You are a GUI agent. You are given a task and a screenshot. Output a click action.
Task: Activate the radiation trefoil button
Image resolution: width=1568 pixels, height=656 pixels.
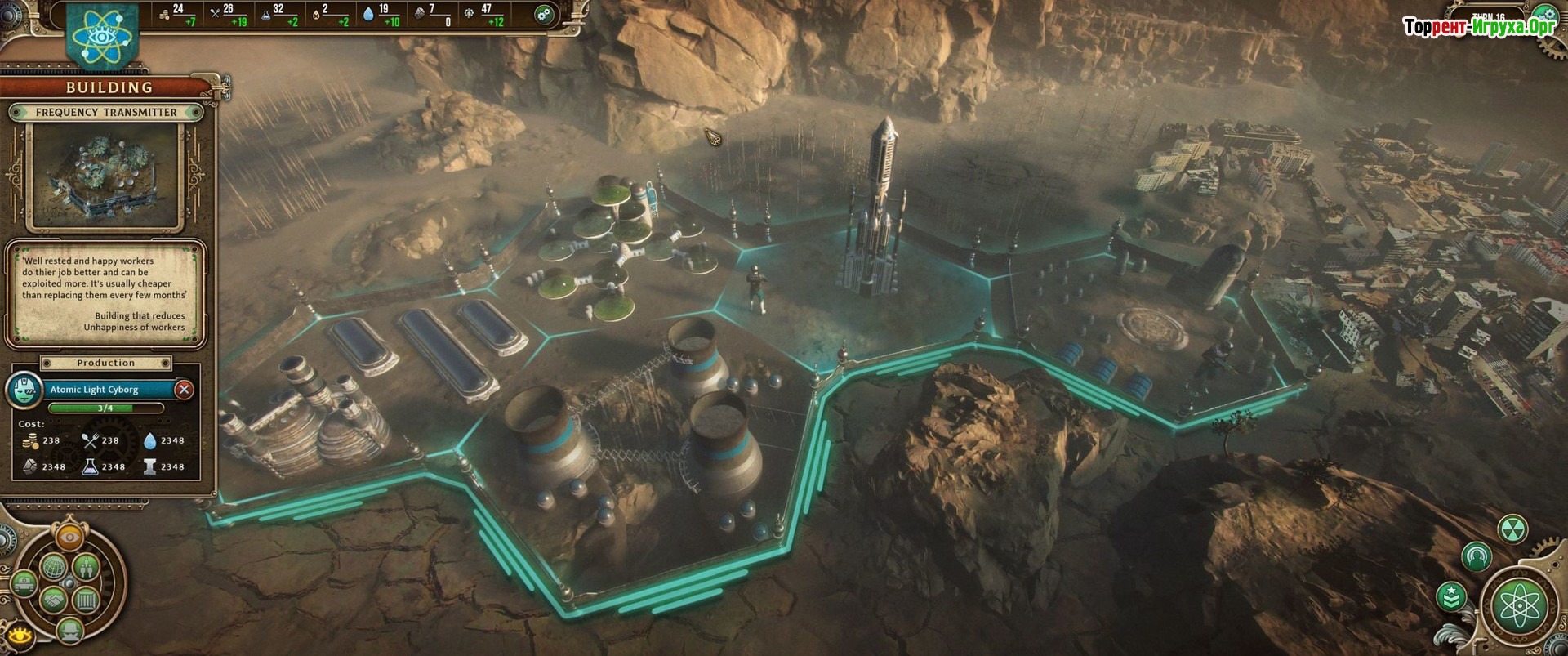pos(1512,529)
